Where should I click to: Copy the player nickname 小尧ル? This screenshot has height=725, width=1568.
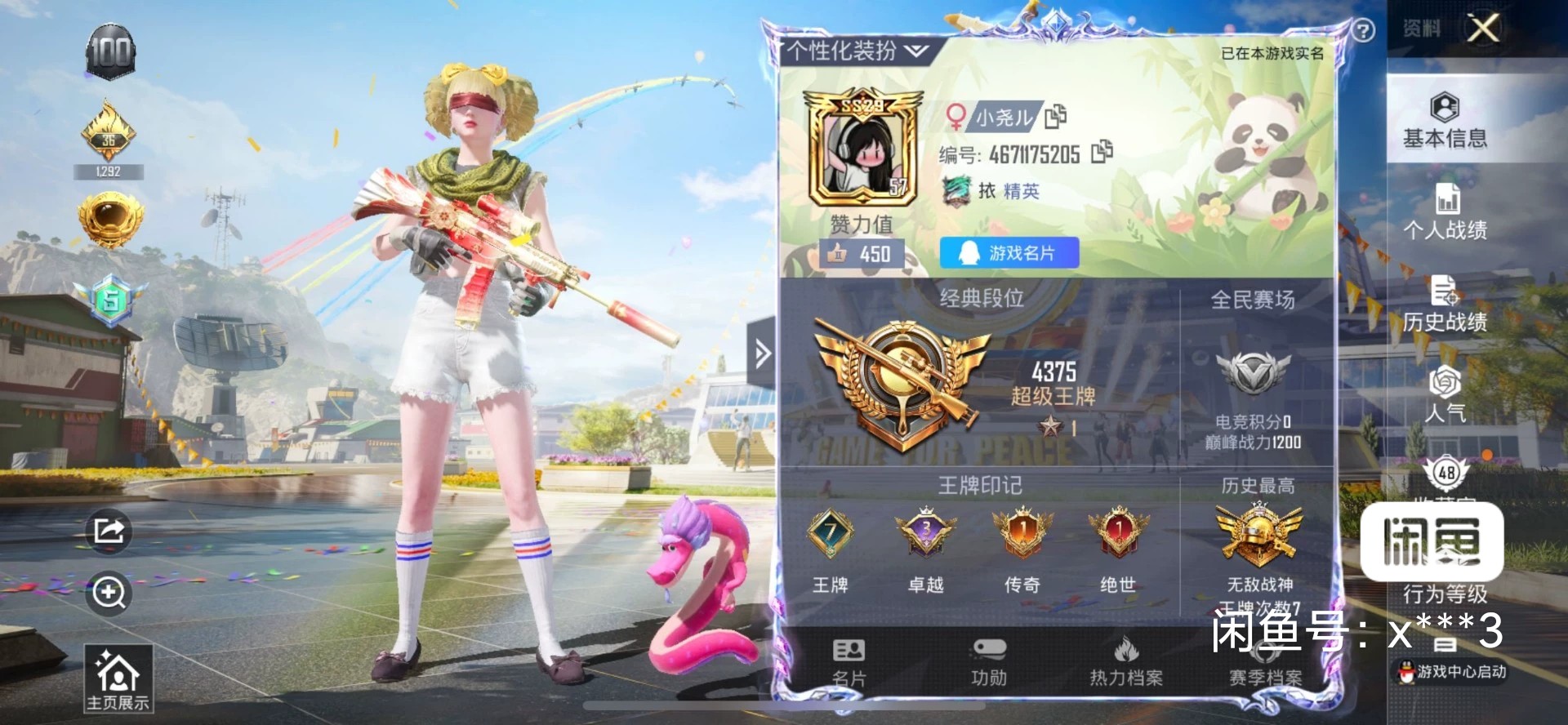(1055, 117)
